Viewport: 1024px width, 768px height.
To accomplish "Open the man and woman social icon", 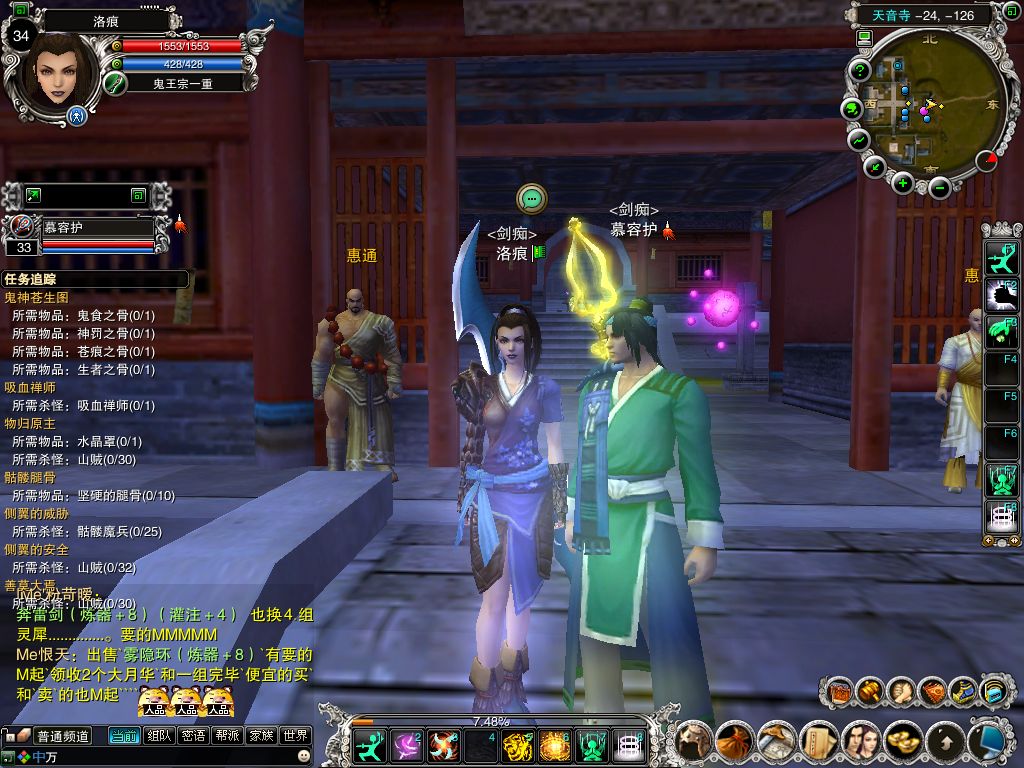I will click(x=861, y=741).
